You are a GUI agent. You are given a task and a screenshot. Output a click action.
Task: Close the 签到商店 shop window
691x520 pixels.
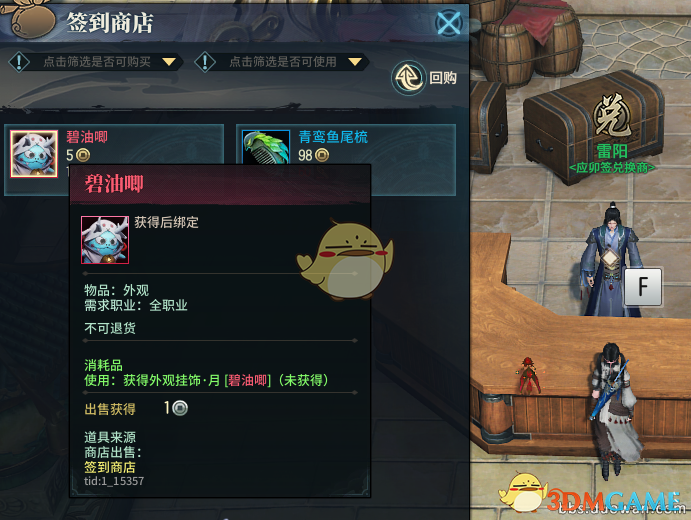tap(450, 23)
